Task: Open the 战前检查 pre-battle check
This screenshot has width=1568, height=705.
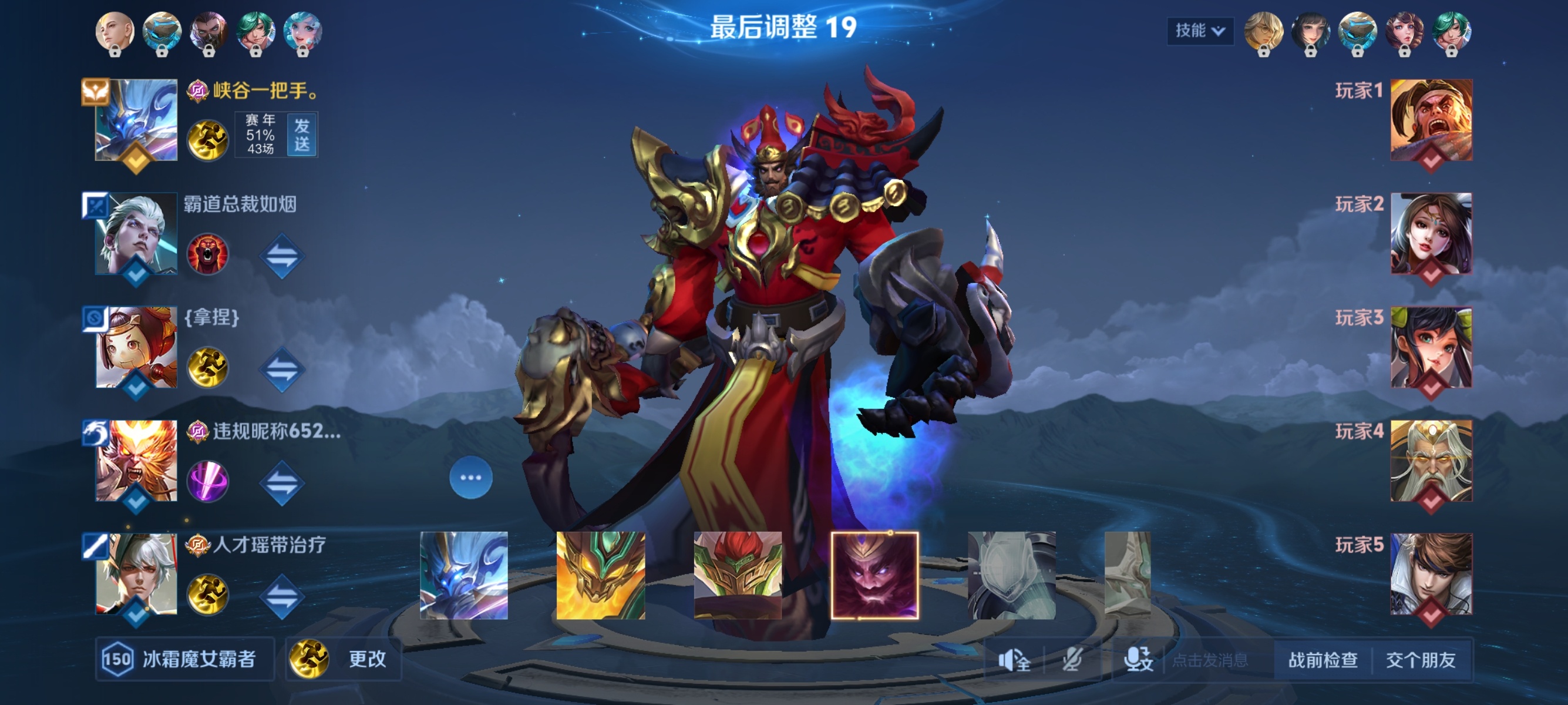Action: point(1323,660)
